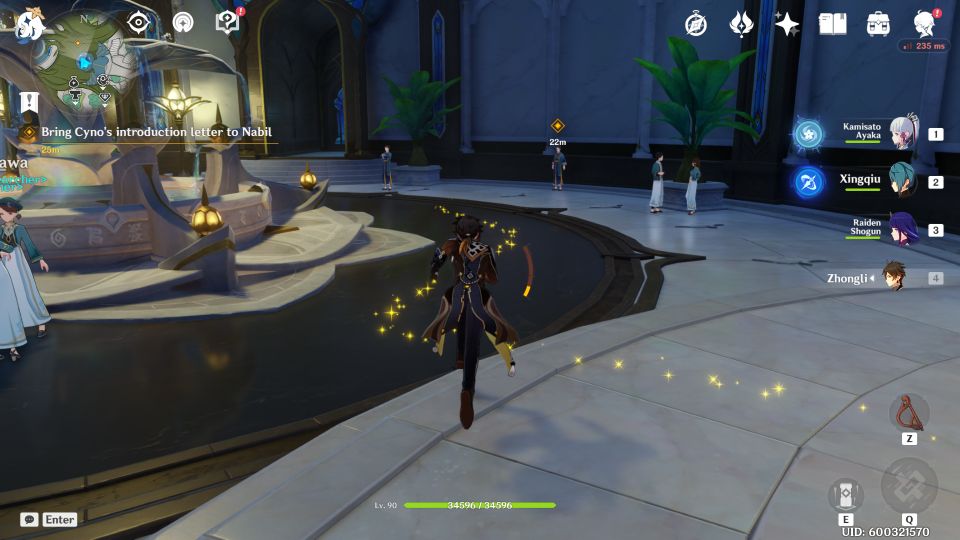Open the Wish star icon

tap(788, 24)
